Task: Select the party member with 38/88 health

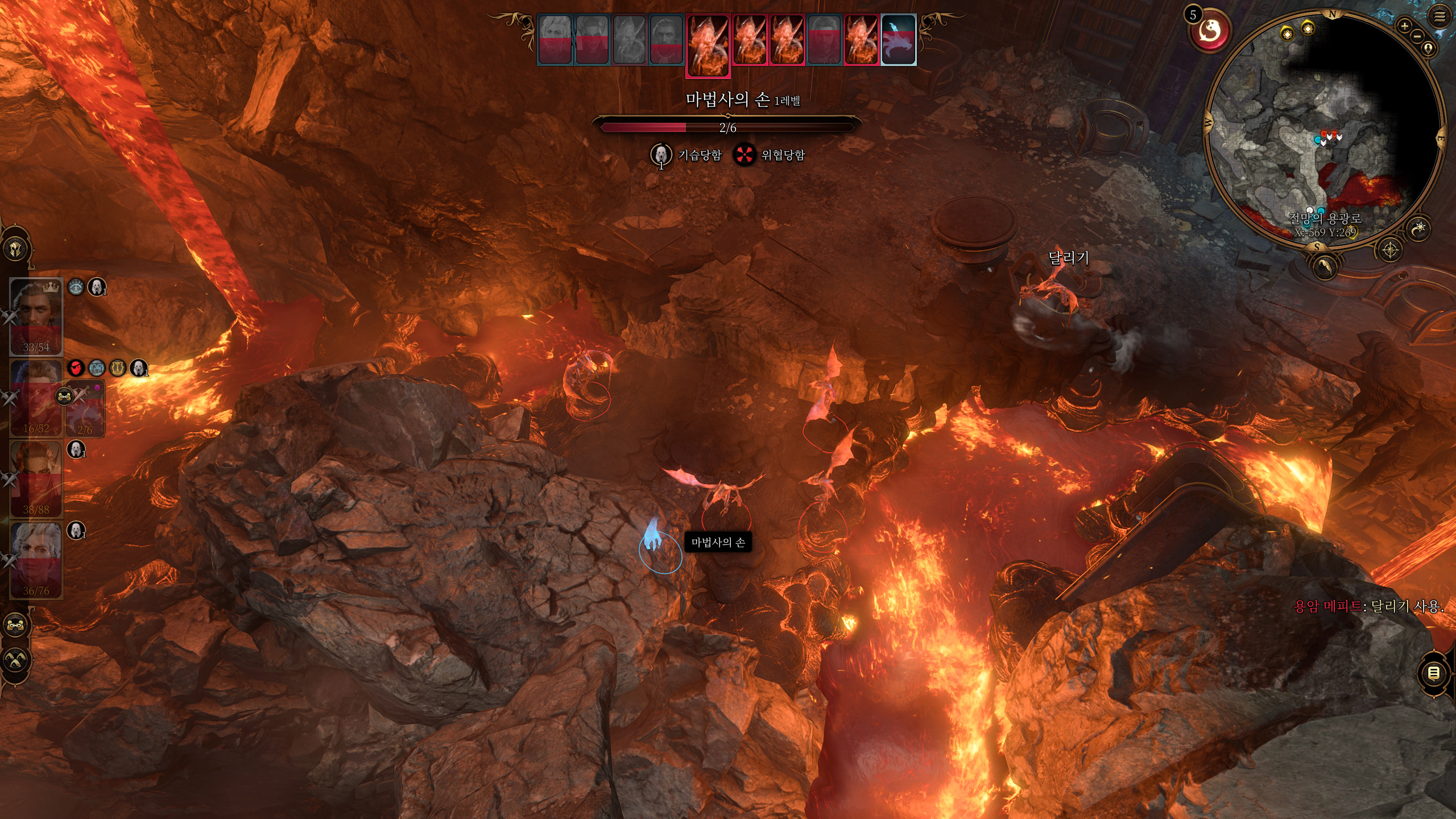Action: [x=36, y=478]
